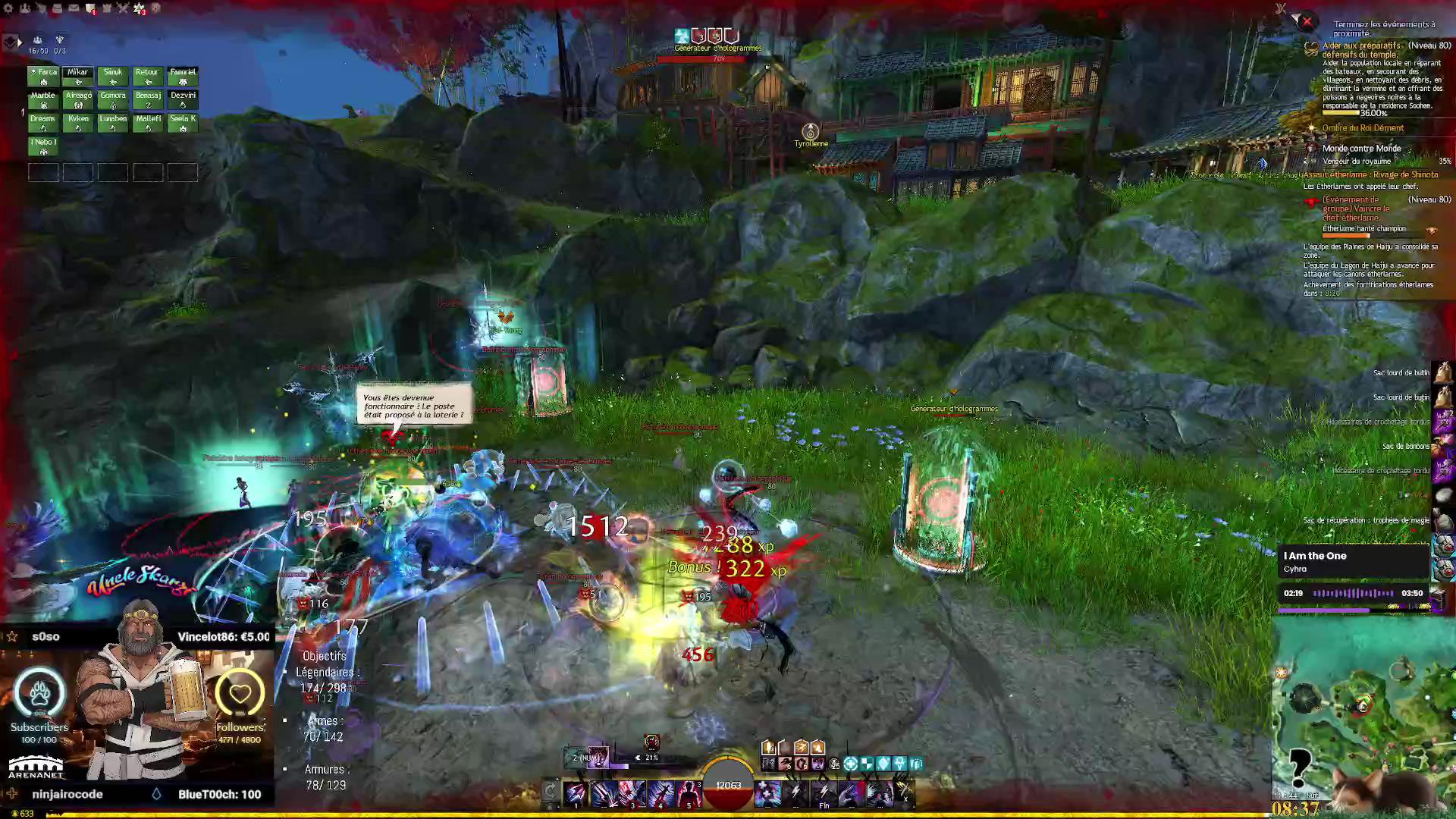This screenshot has height=819, width=1456.
Task: Activate the utility skill labeled Fin
Action: click(824, 794)
